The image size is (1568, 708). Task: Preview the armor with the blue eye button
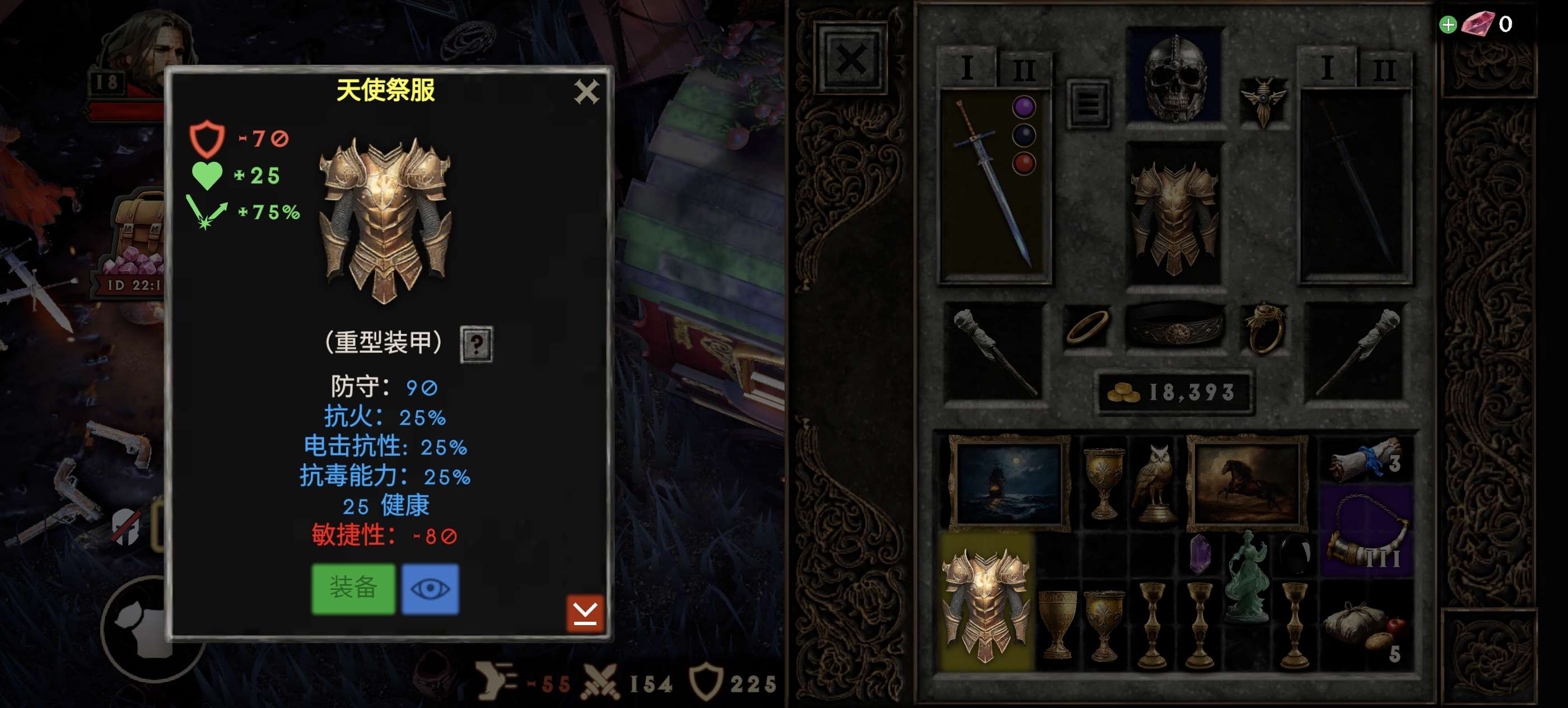(x=430, y=589)
